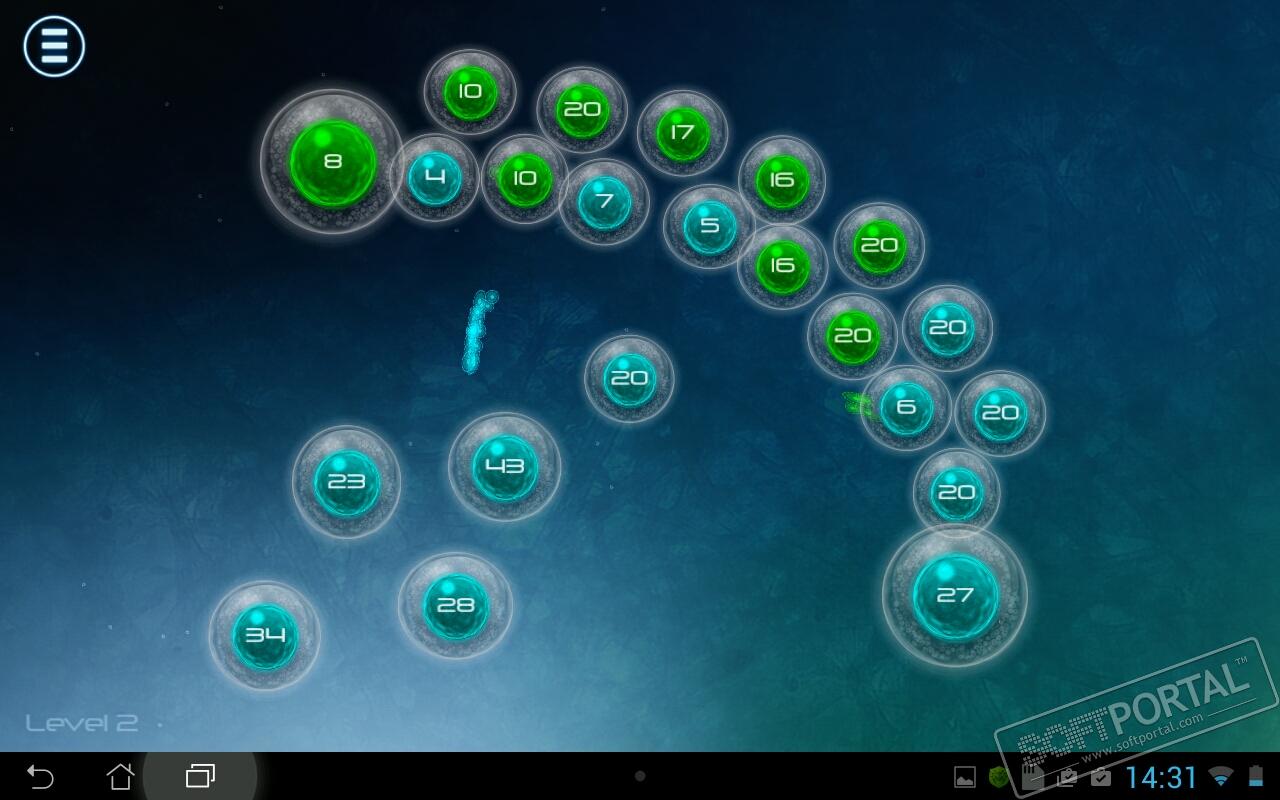Tap the cyan cell numbered 7

(604, 202)
